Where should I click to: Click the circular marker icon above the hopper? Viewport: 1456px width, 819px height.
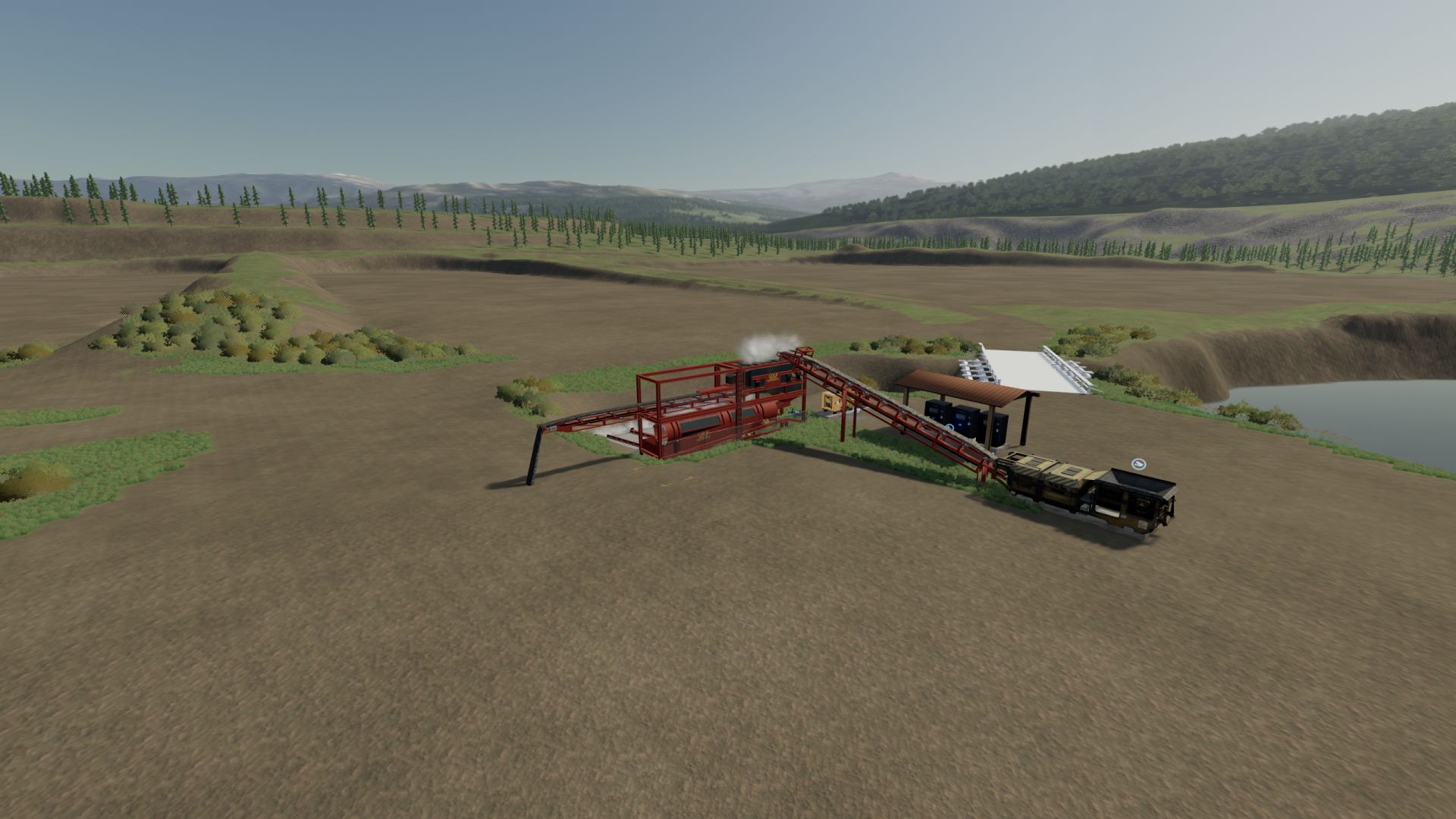1137,463
